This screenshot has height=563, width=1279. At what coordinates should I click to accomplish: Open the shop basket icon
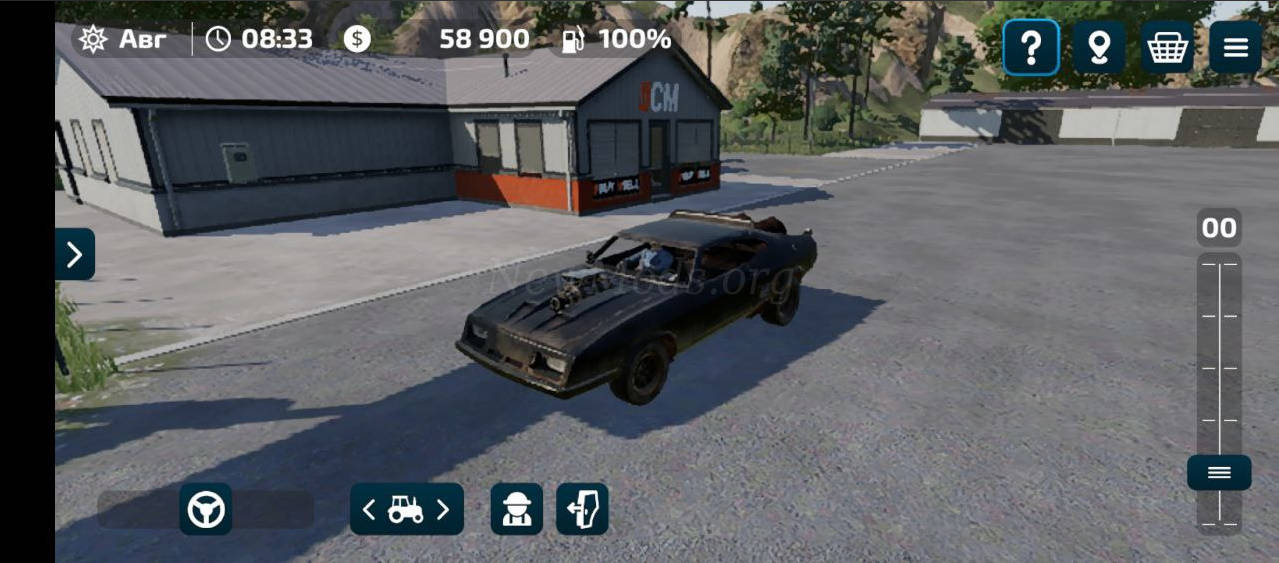coord(1167,47)
